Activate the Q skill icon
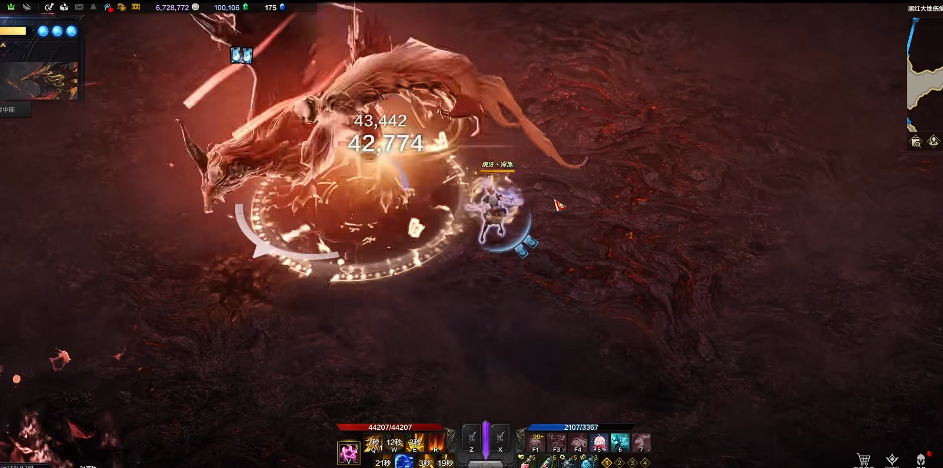 click(x=374, y=442)
